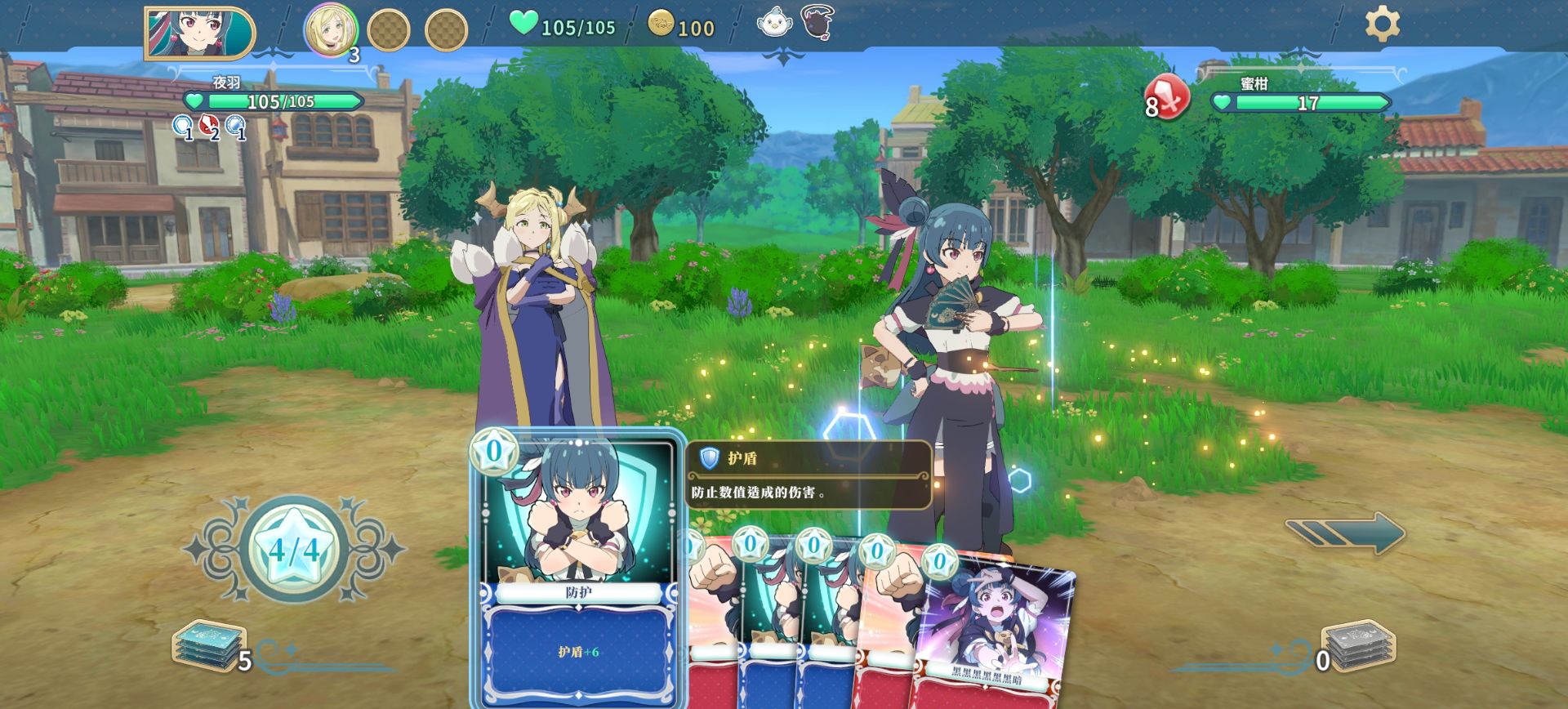
Task: Tap the 4/4 star energy orb
Action: [292, 549]
